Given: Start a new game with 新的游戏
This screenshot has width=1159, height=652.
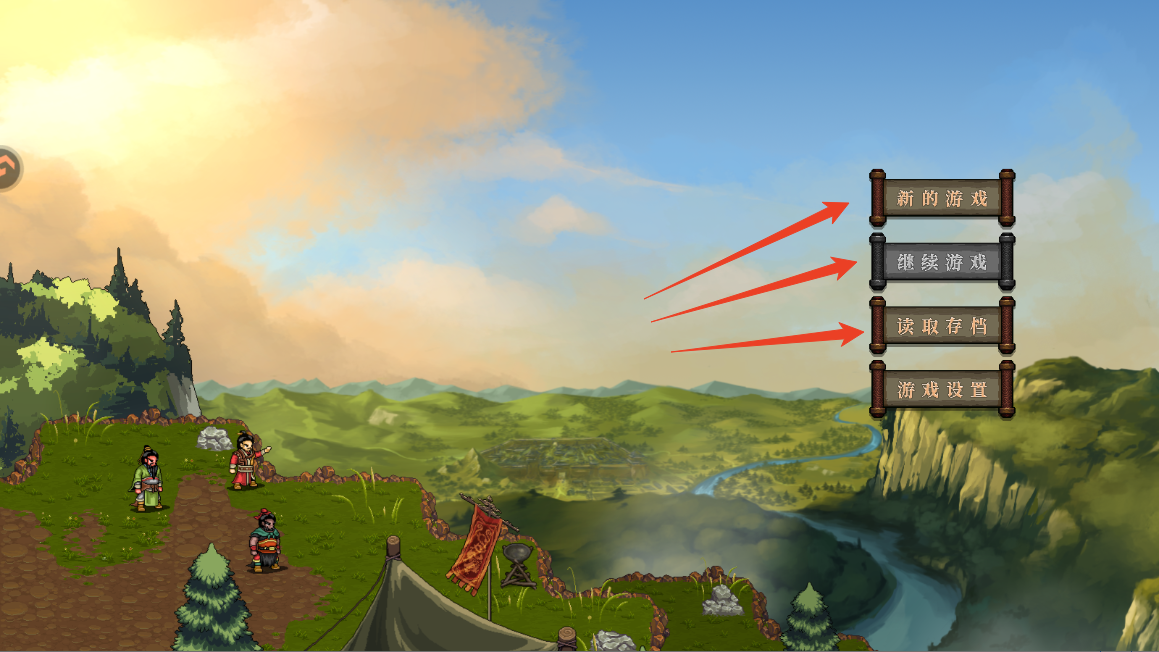Looking at the screenshot, I should (942, 198).
